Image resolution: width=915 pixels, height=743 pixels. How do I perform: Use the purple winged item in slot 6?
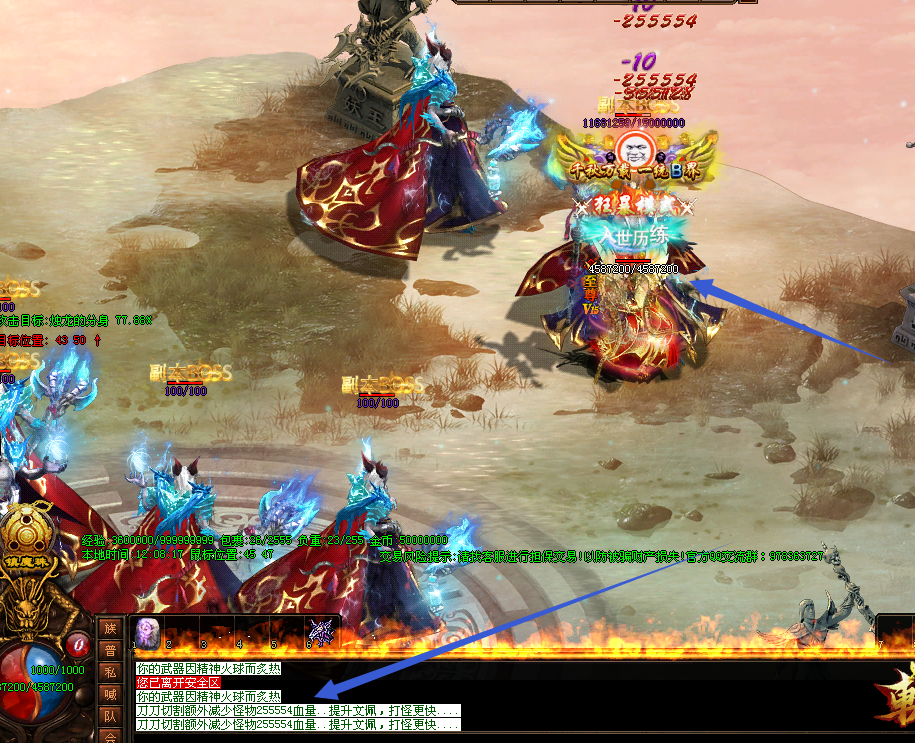click(321, 632)
